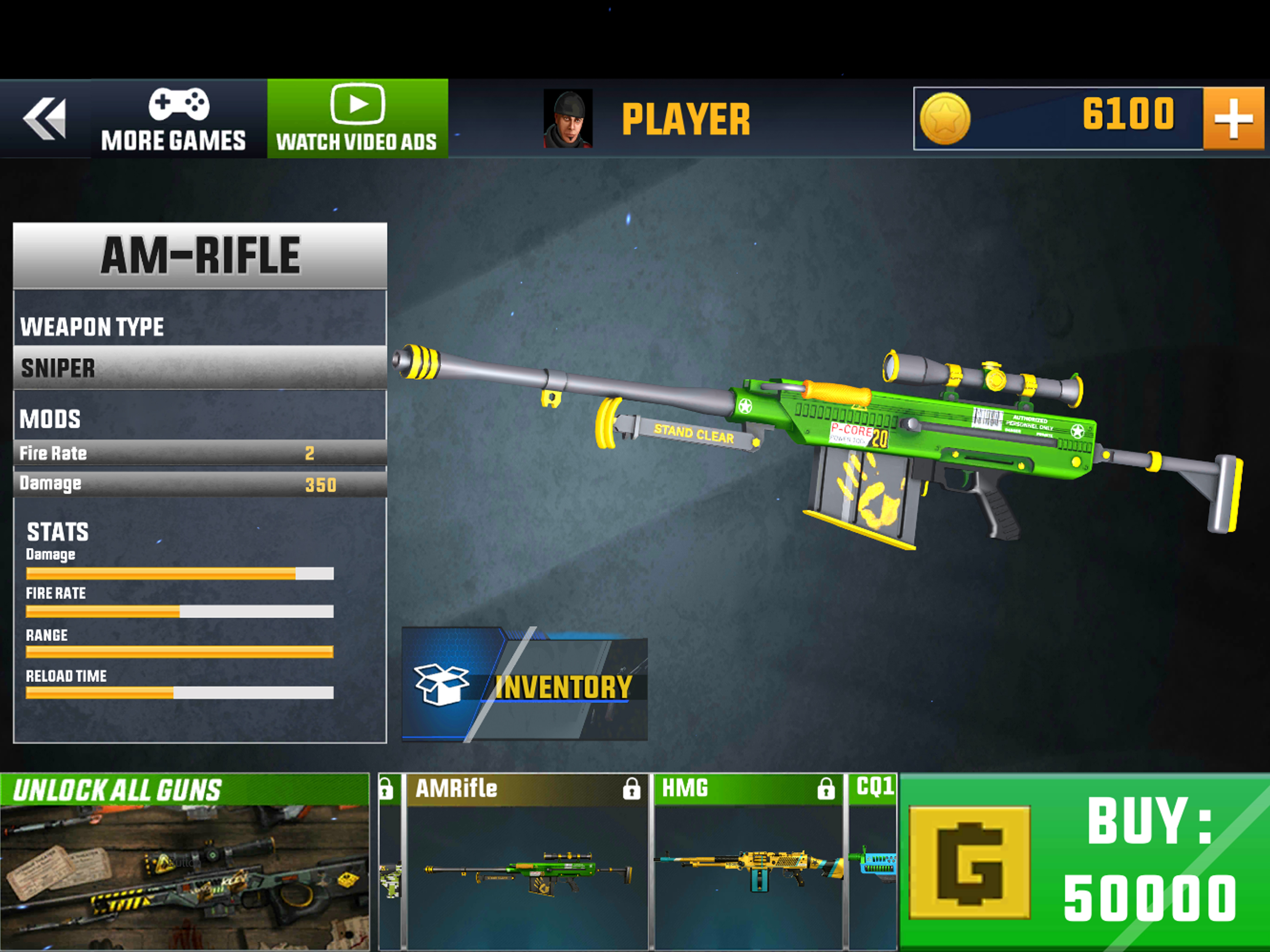
Task: Select the CQ1 weapon card
Action: click(x=873, y=861)
